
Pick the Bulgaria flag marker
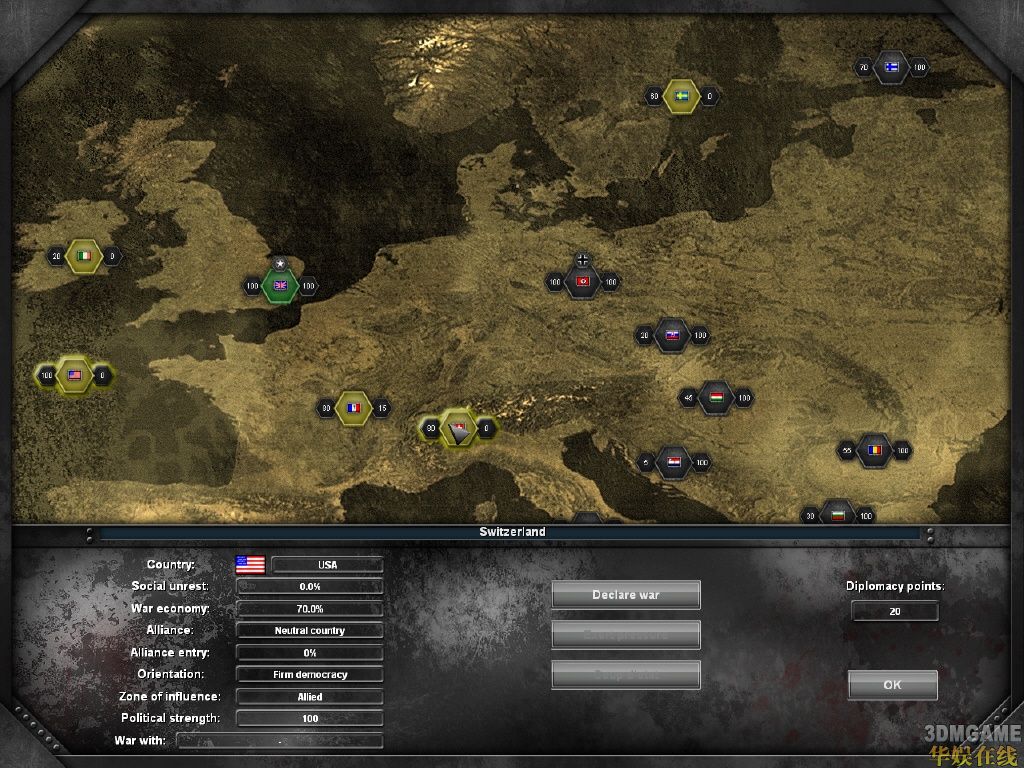(x=837, y=515)
